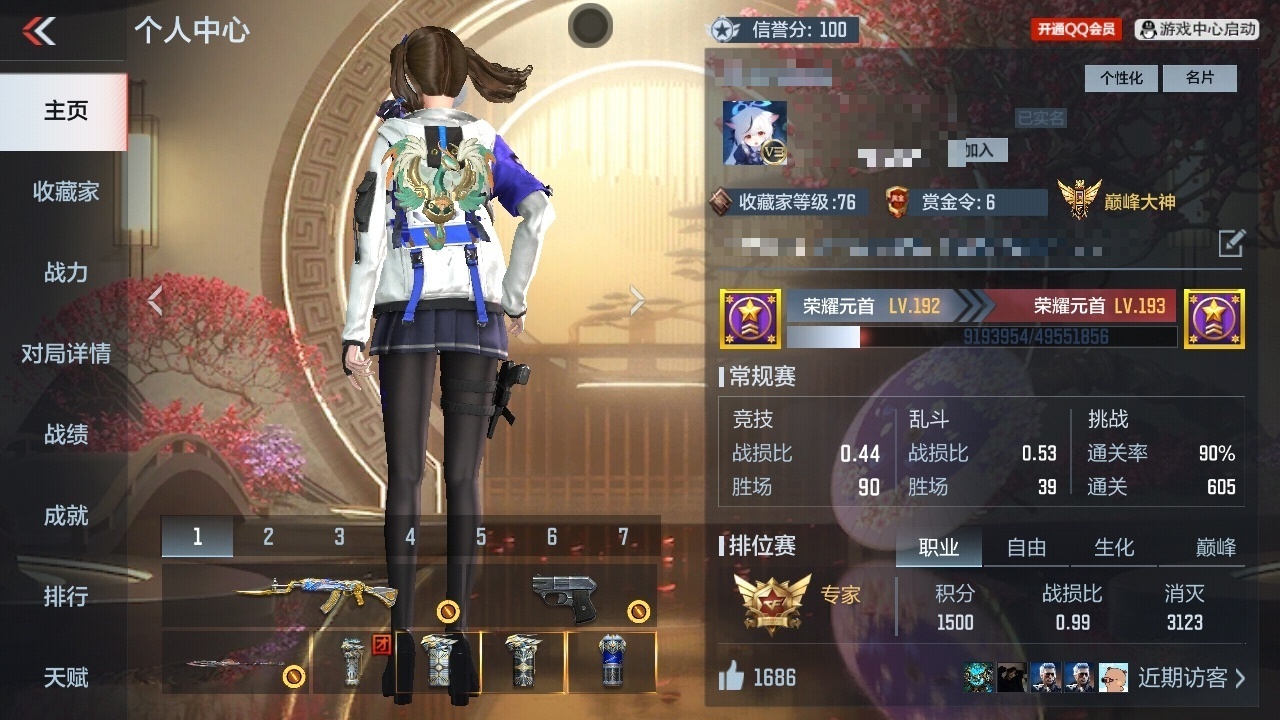
Task: Click the 加入 button
Action: pyautogui.click(x=978, y=150)
